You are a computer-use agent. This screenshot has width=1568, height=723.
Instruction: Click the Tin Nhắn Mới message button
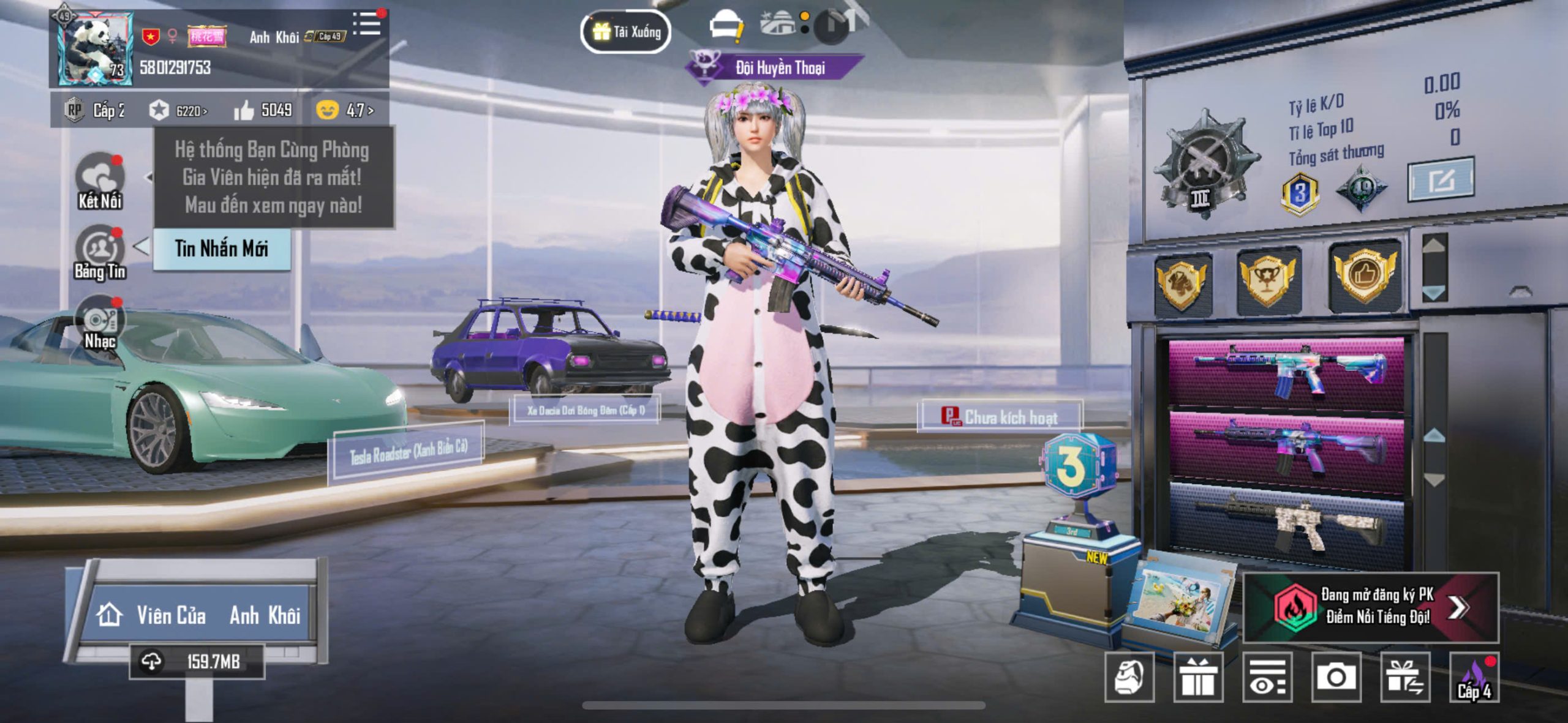(x=221, y=249)
